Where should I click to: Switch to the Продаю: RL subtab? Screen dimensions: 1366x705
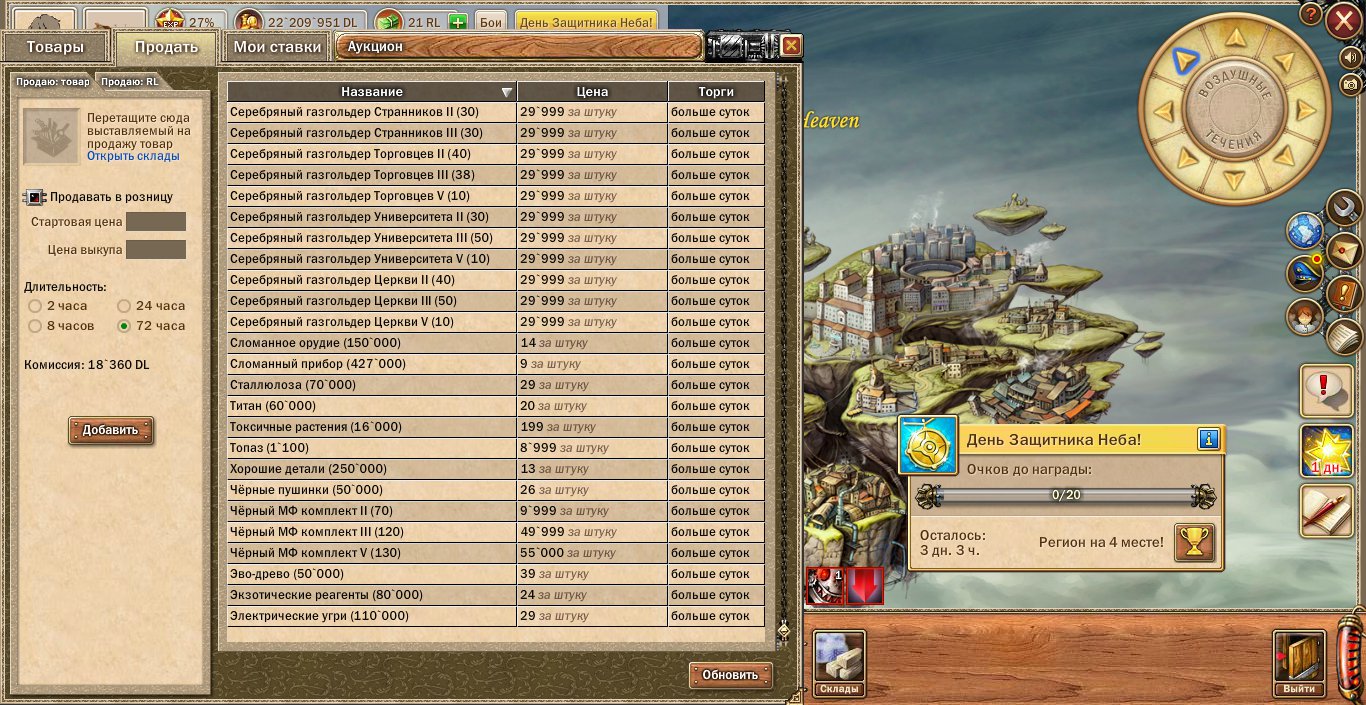tap(129, 82)
